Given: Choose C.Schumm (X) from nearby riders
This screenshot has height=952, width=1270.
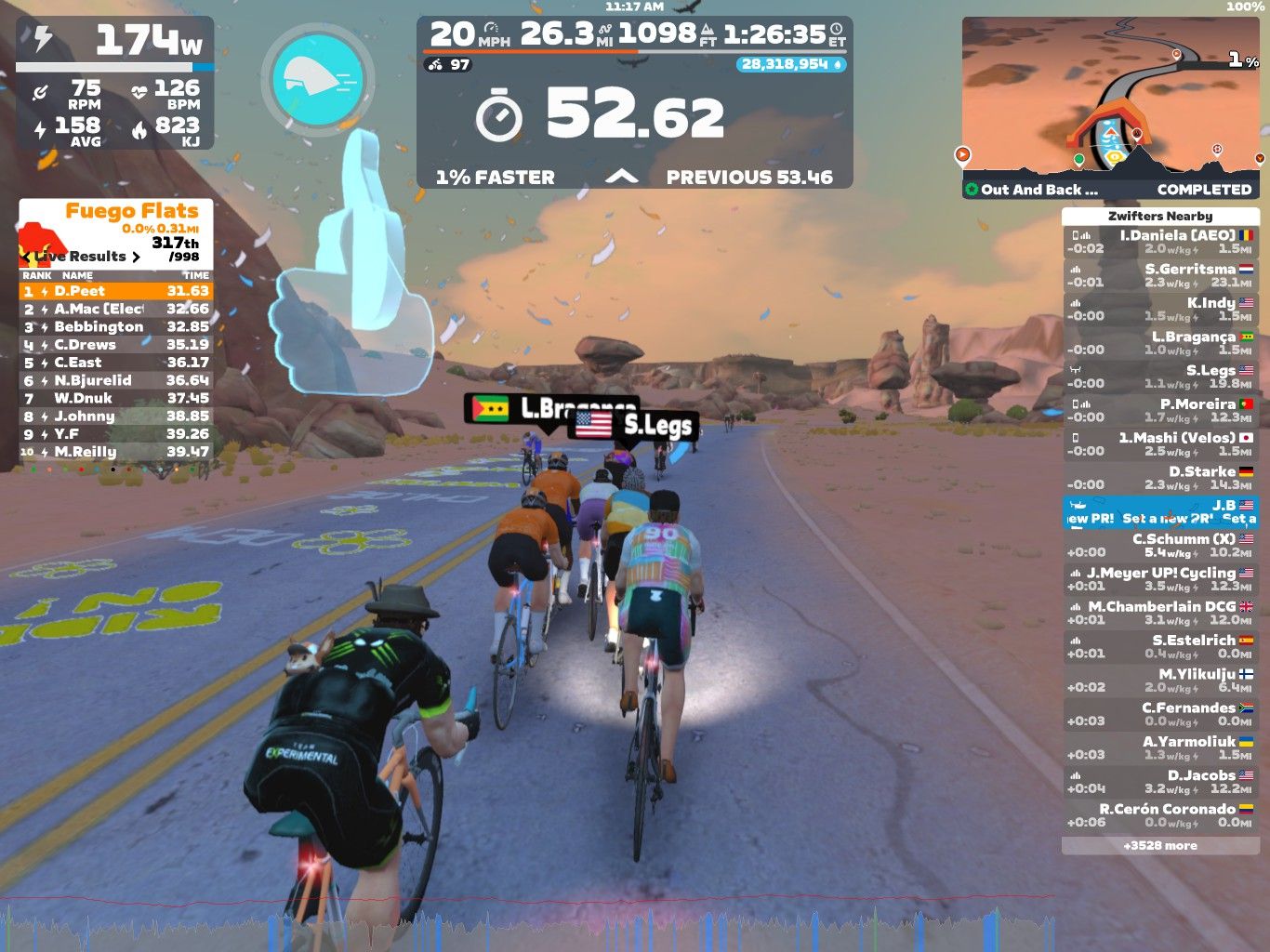Looking at the screenshot, I should click(x=1160, y=546).
